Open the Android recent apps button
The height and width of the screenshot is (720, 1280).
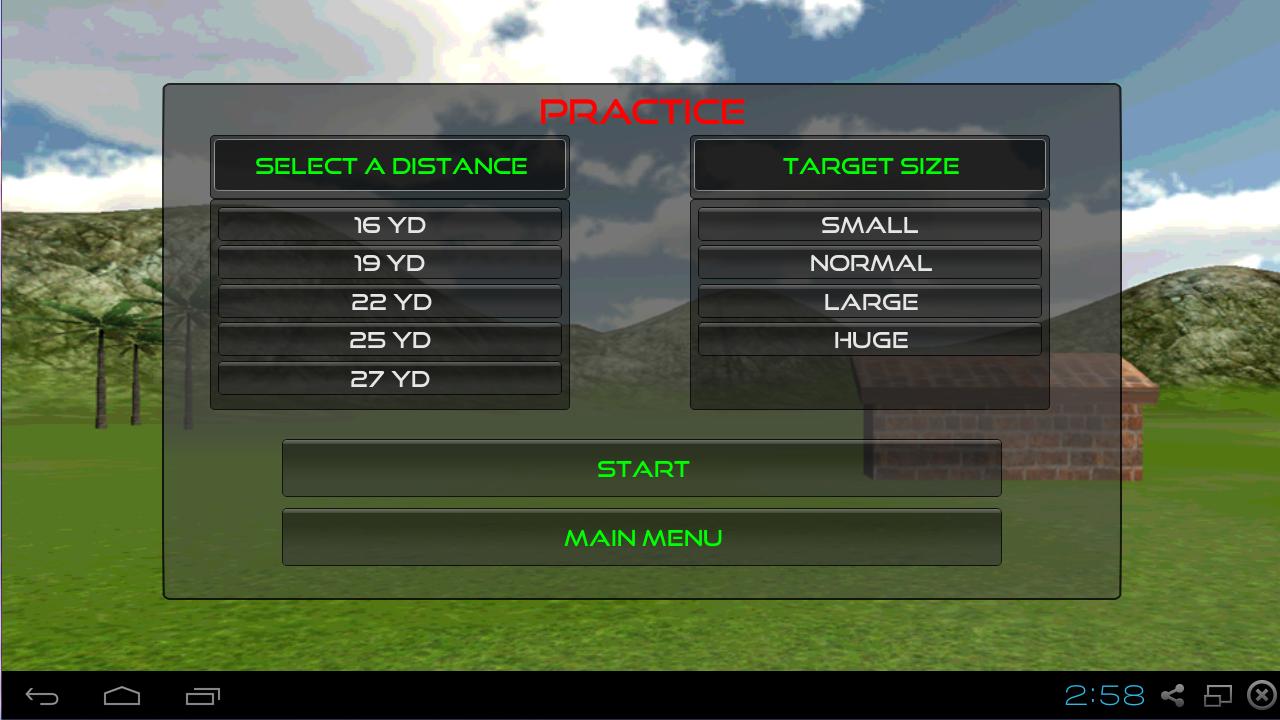click(x=202, y=696)
